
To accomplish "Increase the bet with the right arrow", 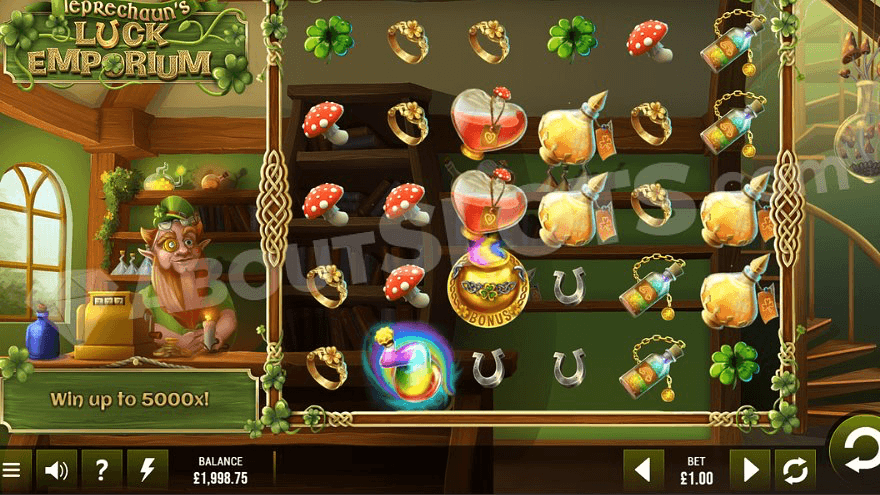I will 750,469.
